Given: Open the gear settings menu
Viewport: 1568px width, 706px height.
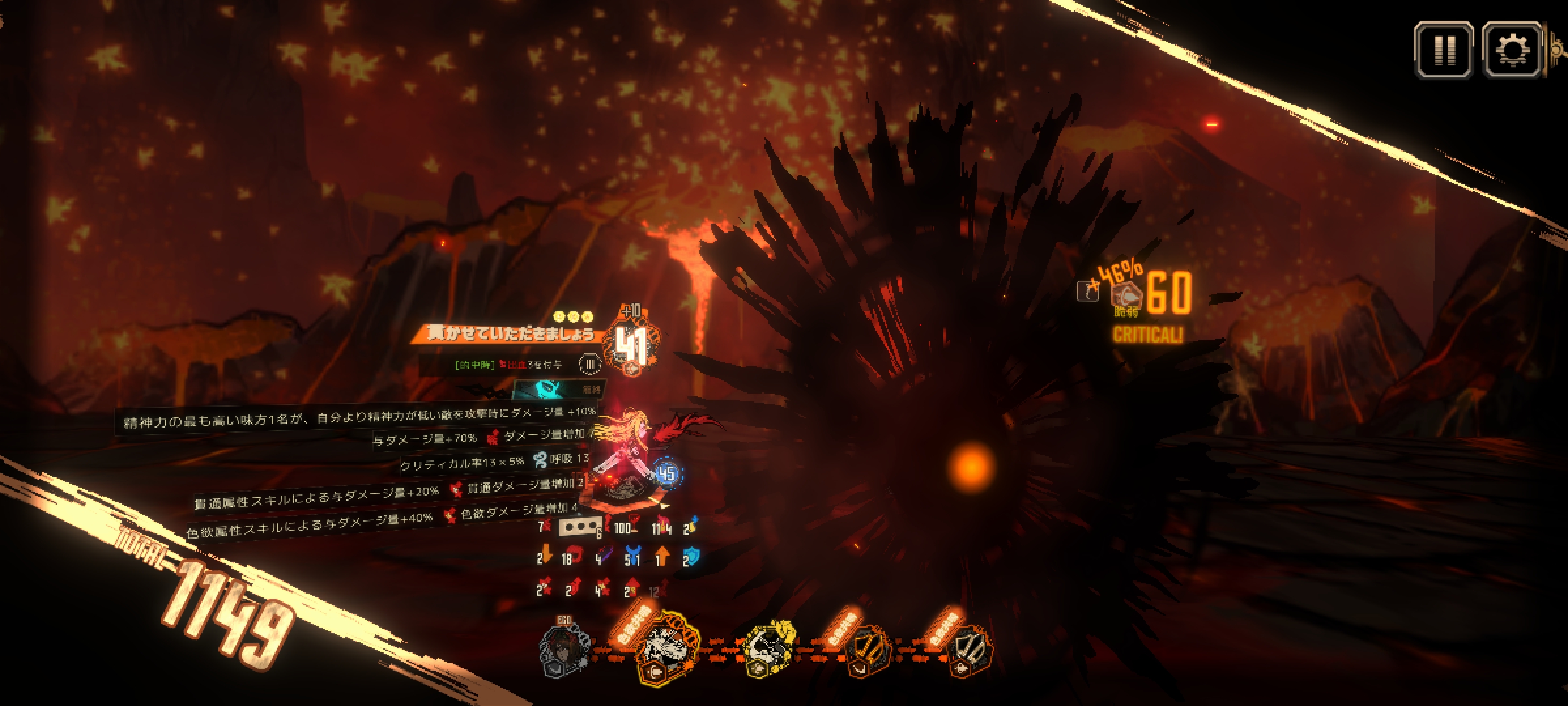Looking at the screenshot, I should point(1512,50).
